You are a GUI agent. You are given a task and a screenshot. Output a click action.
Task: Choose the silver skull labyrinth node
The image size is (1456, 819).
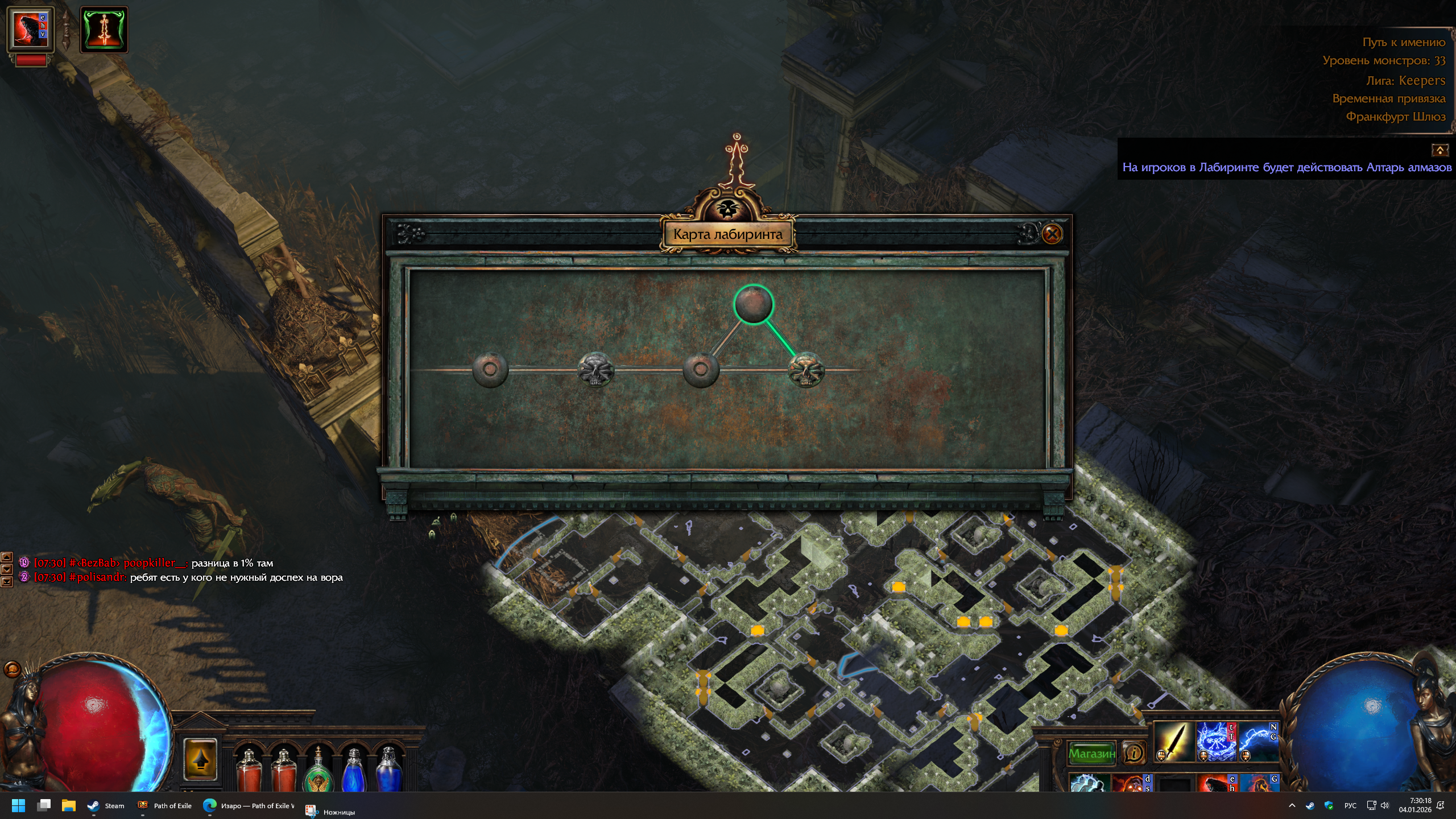click(595, 370)
